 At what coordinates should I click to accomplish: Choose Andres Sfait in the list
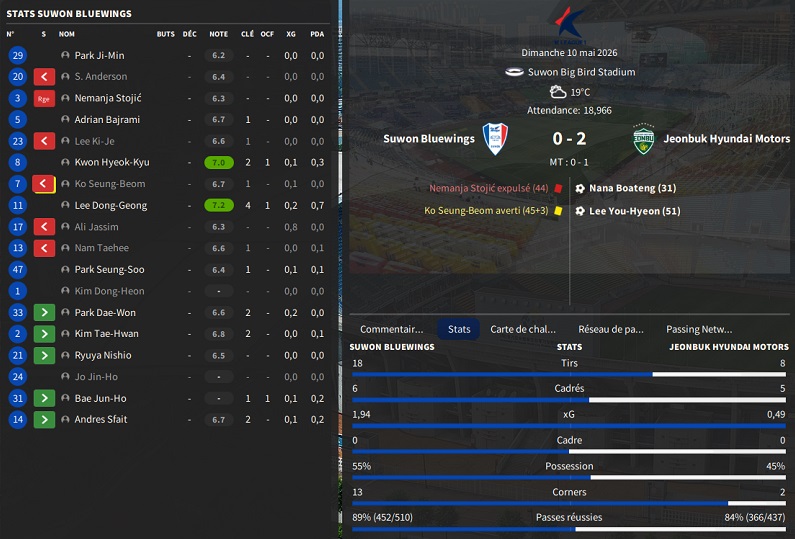click(100, 420)
